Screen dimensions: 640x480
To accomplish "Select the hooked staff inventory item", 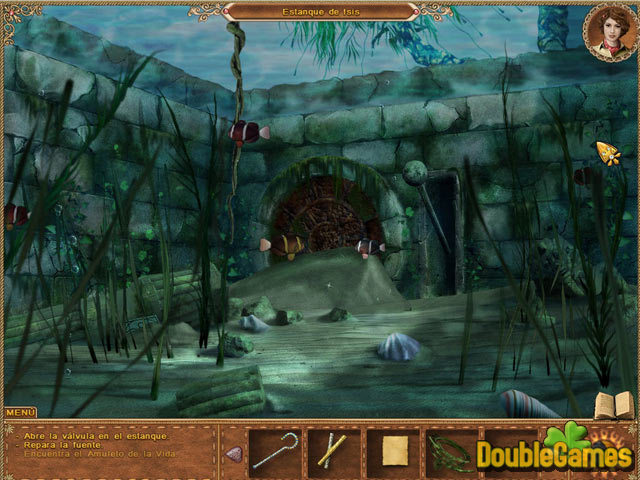I will pyautogui.click(x=274, y=451).
